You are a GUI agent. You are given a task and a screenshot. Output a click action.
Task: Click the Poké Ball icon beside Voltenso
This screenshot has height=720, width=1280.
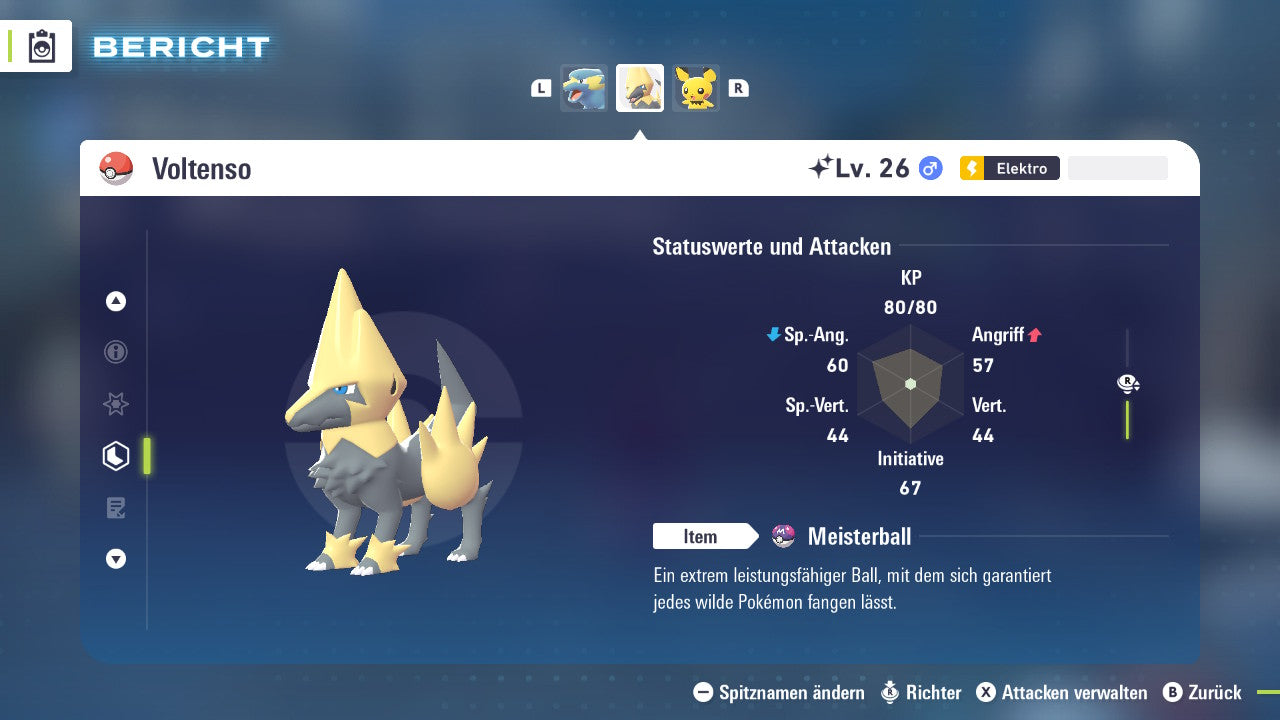(115, 168)
